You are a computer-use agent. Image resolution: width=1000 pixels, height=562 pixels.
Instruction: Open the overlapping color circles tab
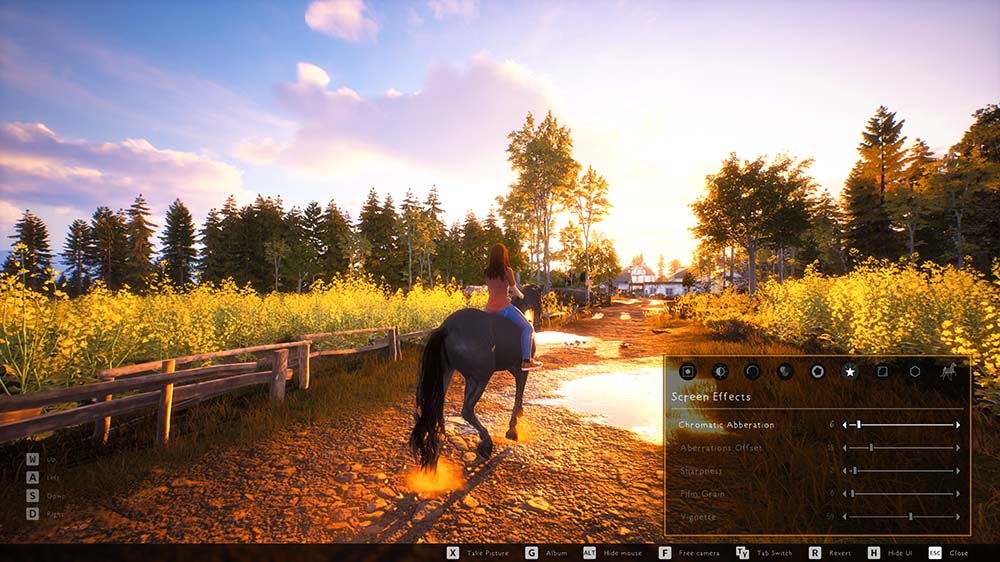[x=785, y=371]
